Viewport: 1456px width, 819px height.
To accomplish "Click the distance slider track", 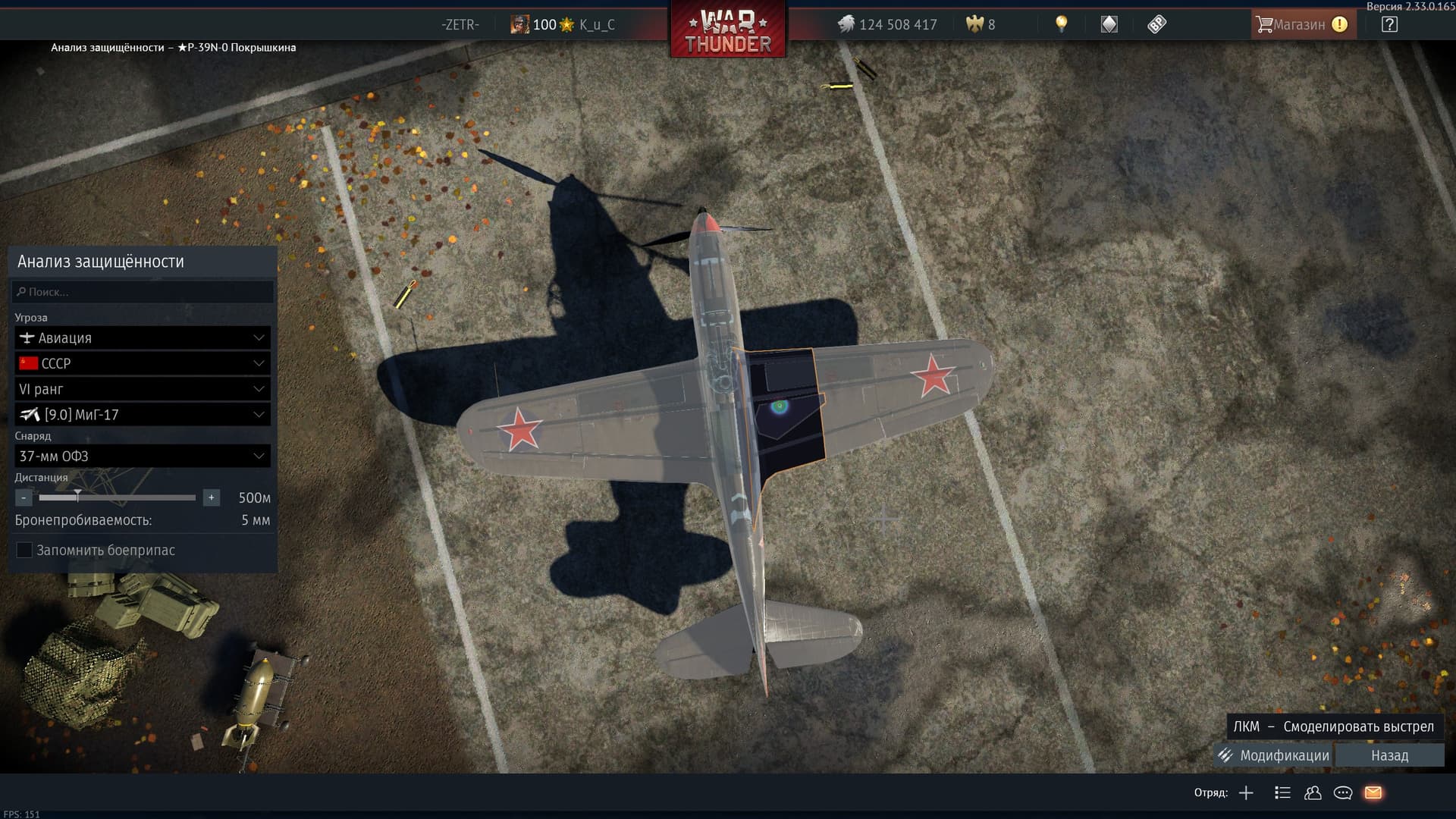I will tap(136, 498).
